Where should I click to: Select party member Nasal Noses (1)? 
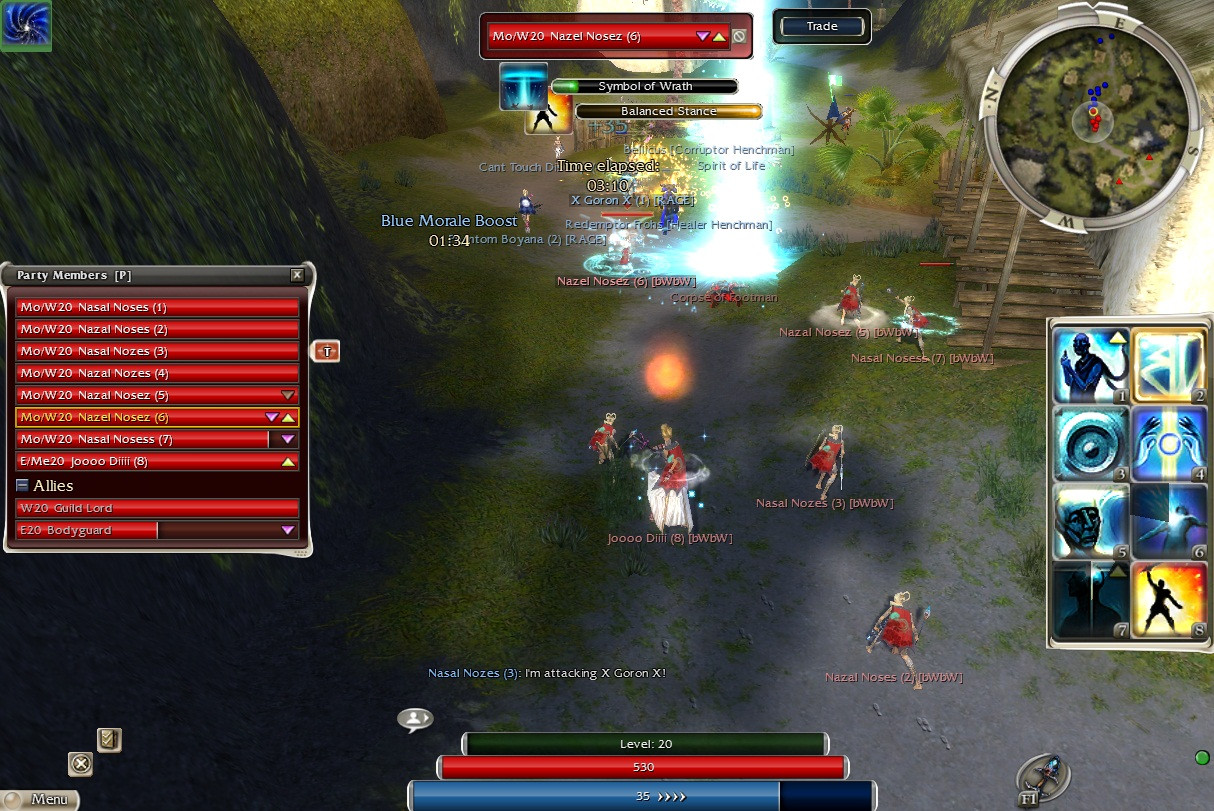point(157,307)
